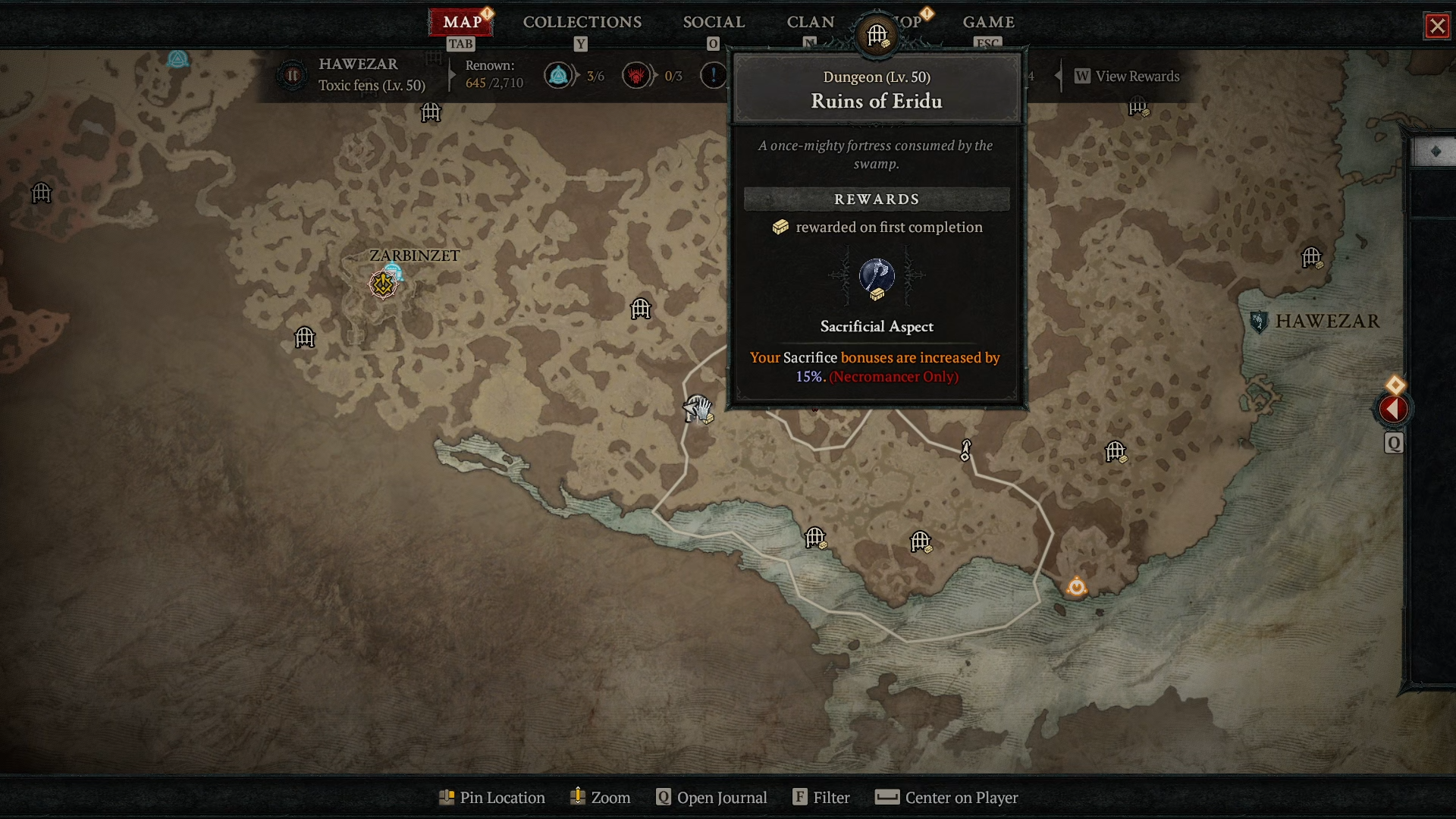Viewport: 1456px width, 819px height.
Task: Open the Social tab
Action: tap(714, 22)
